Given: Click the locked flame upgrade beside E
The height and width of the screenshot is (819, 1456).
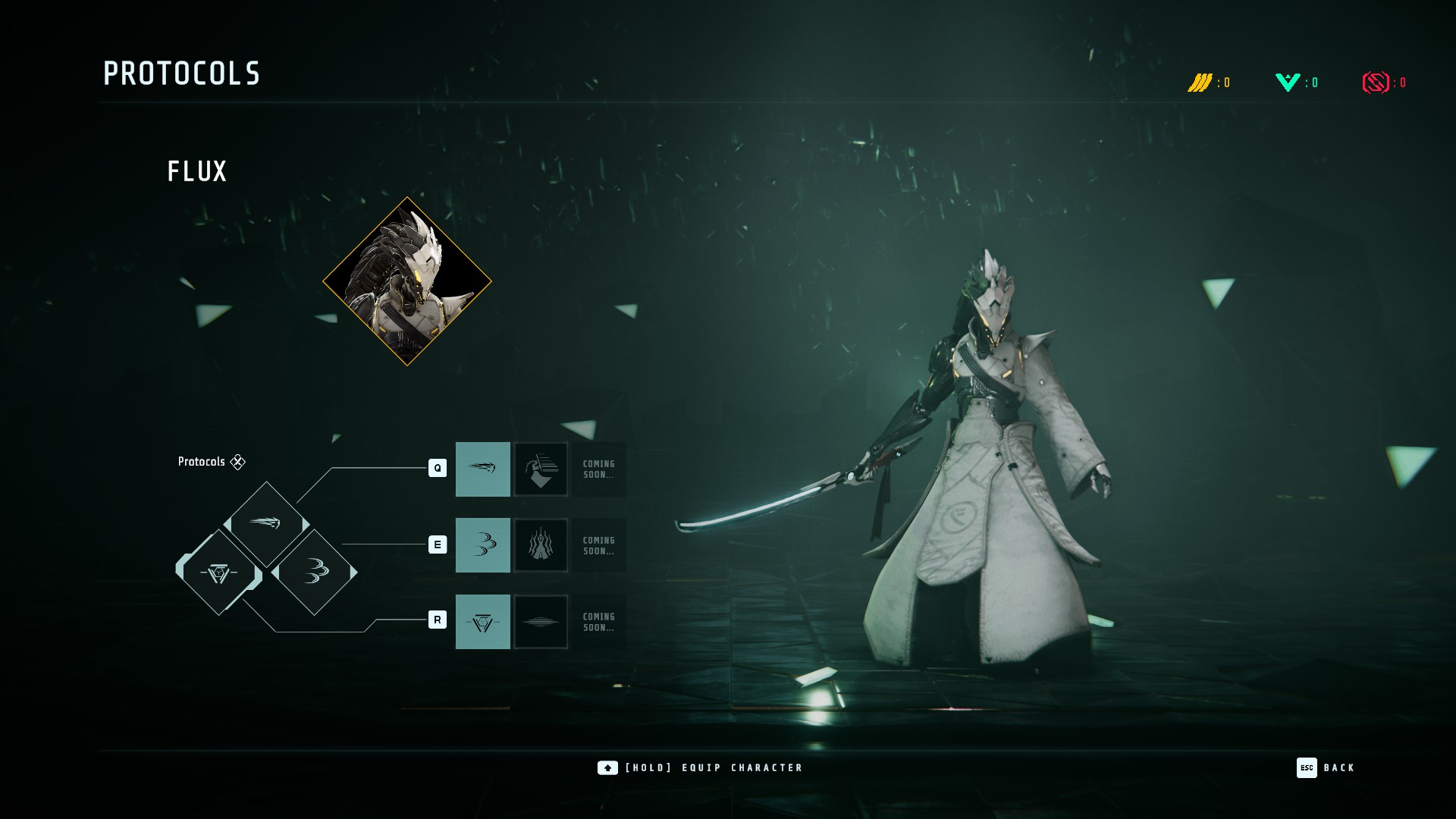Looking at the screenshot, I should point(541,544).
